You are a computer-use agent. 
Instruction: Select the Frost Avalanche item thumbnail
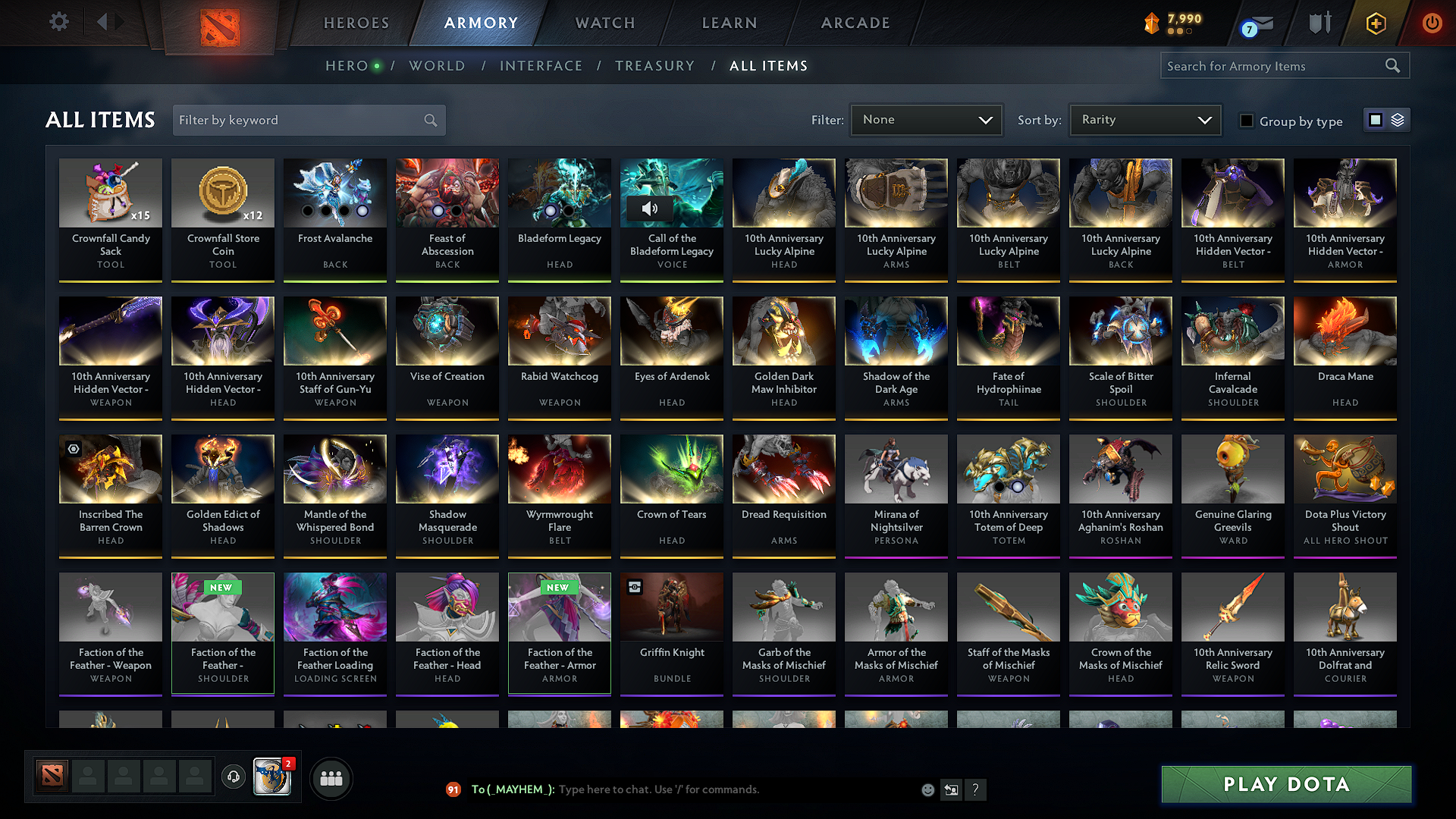click(334, 193)
